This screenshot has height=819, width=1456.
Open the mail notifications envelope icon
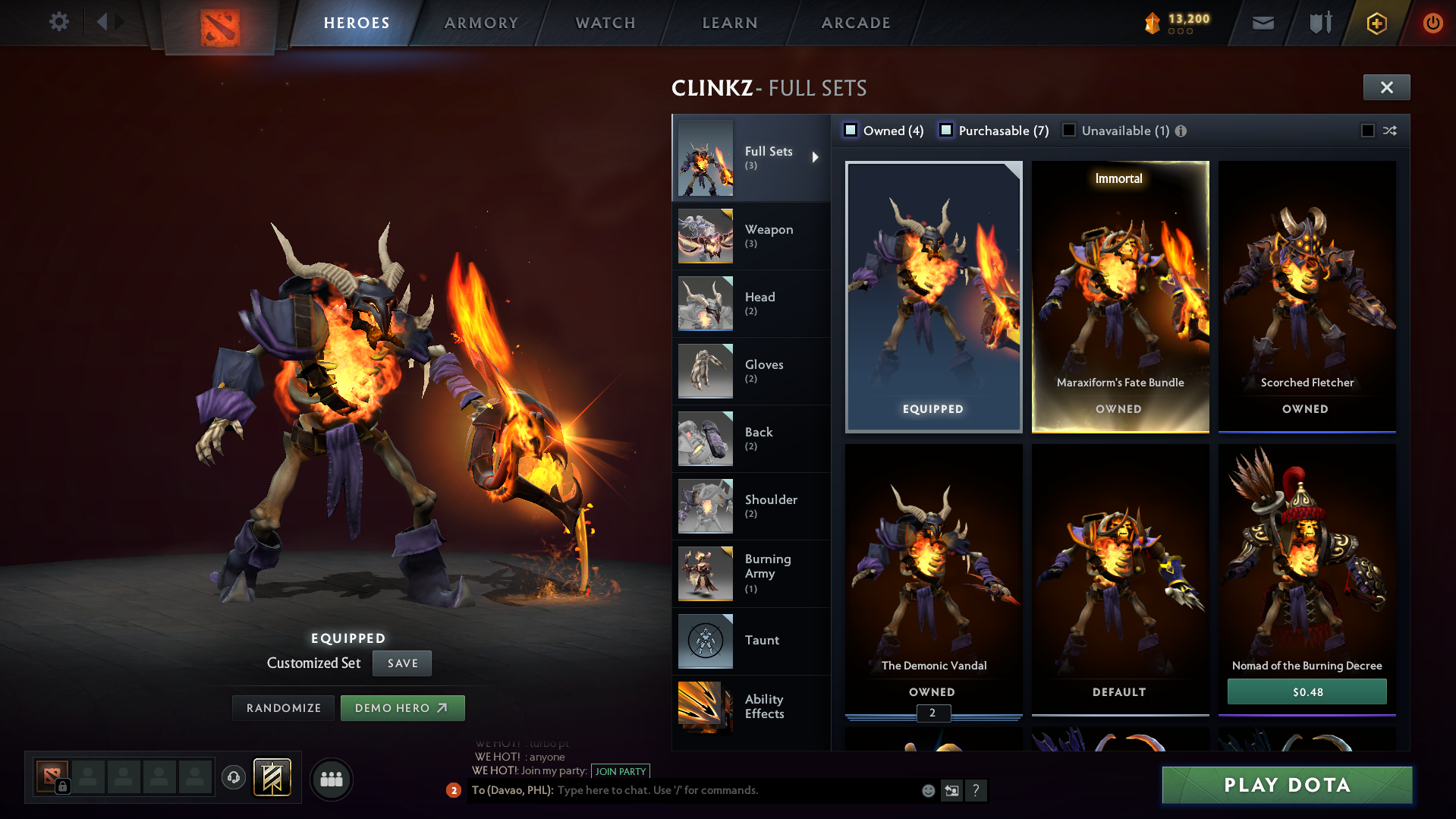click(x=1263, y=23)
